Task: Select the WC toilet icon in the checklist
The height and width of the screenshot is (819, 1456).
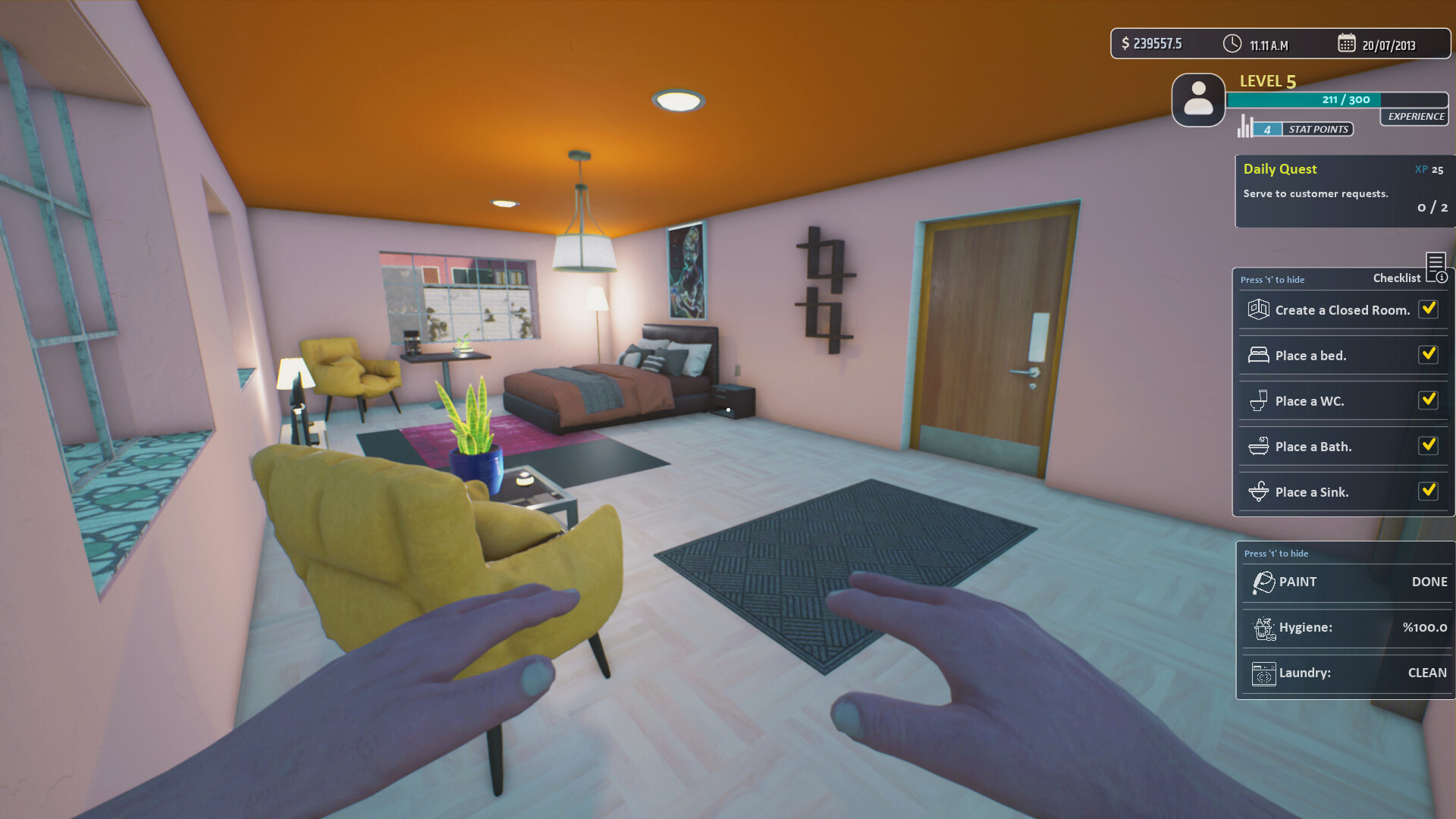Action: point(1257,400)
